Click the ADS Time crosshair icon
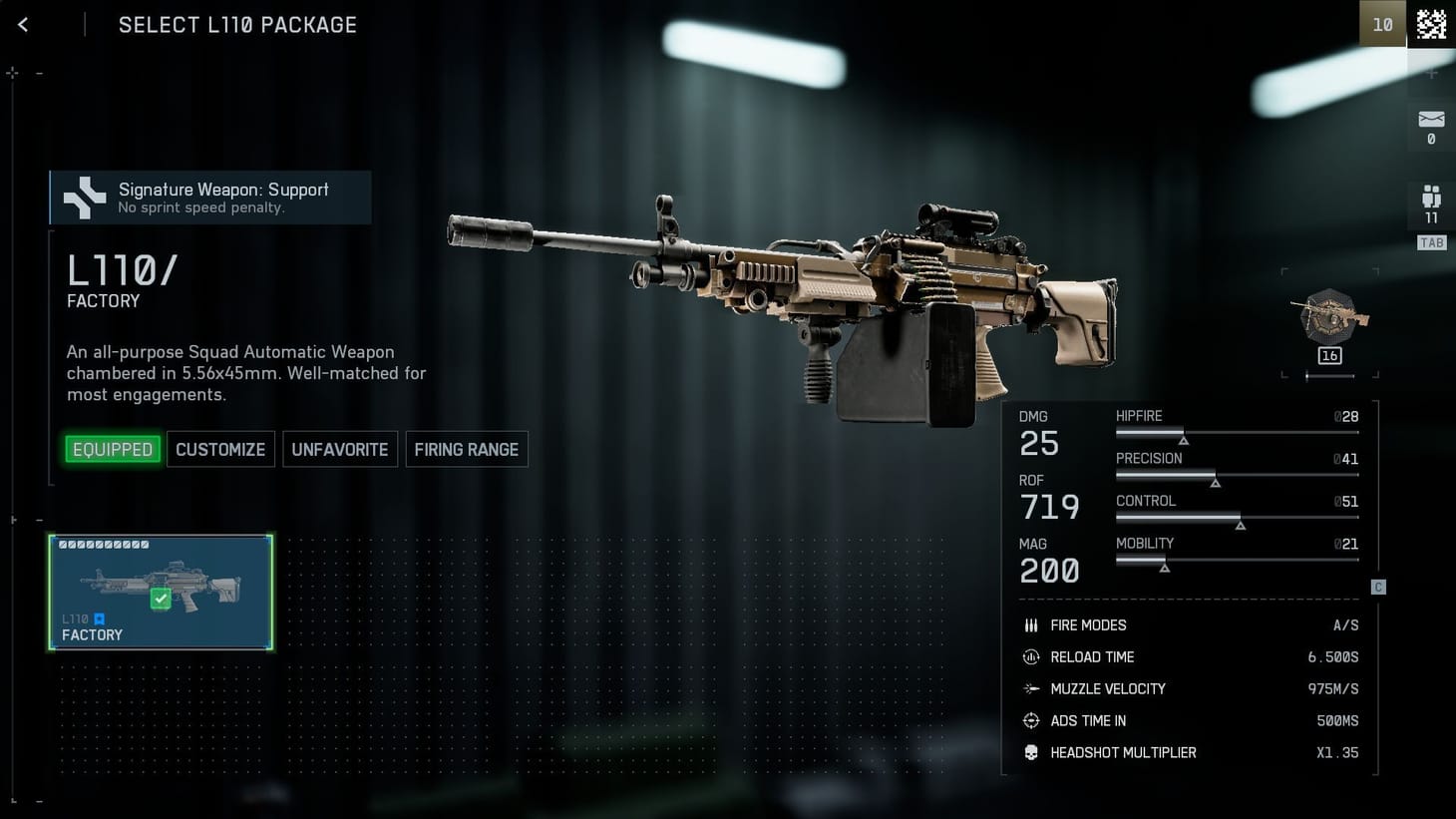 click(x=1030, y=720)
